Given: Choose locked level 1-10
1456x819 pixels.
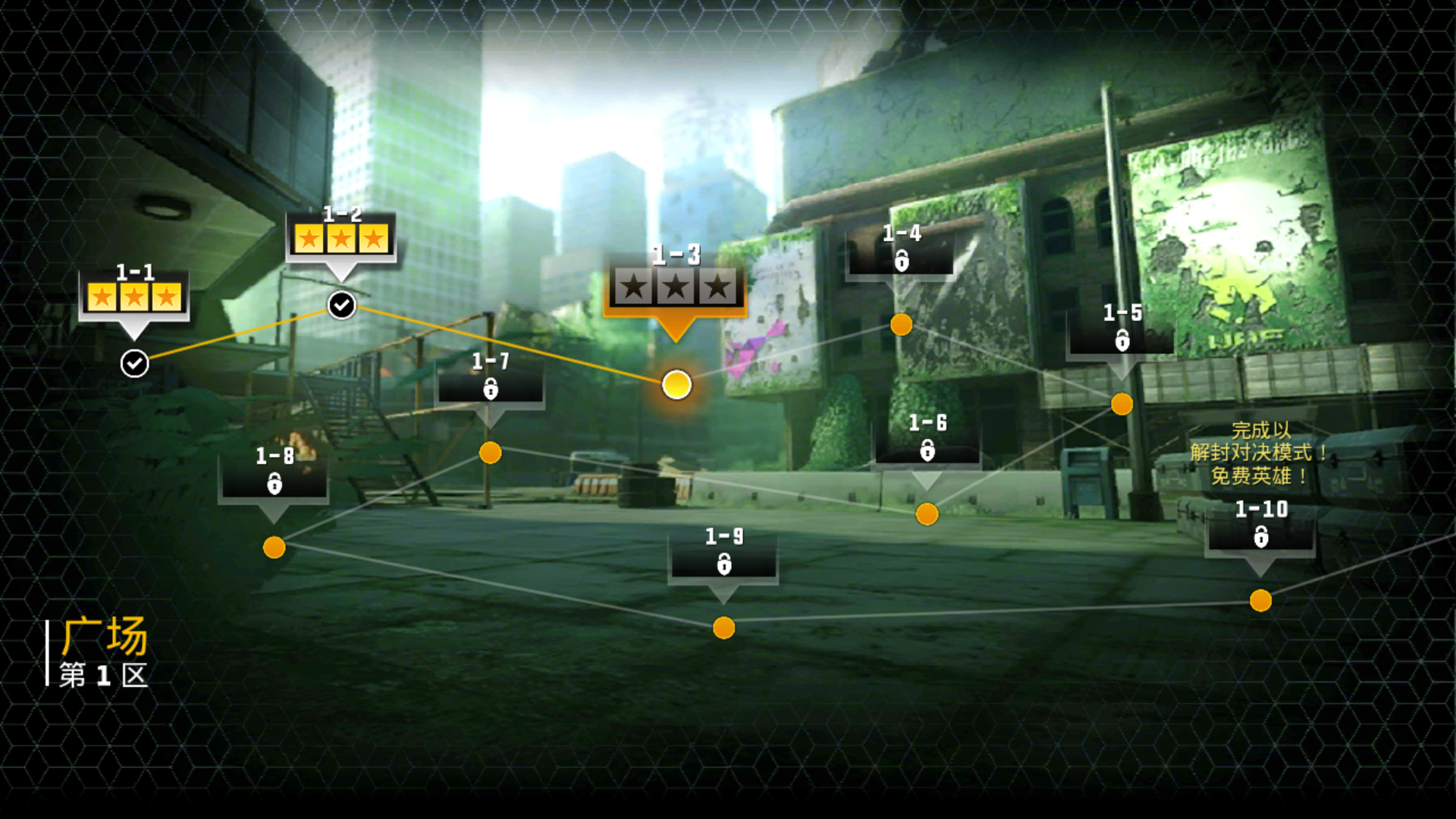Looking at the screenshot, I should pyautogui.click(x=1260, y=601).
